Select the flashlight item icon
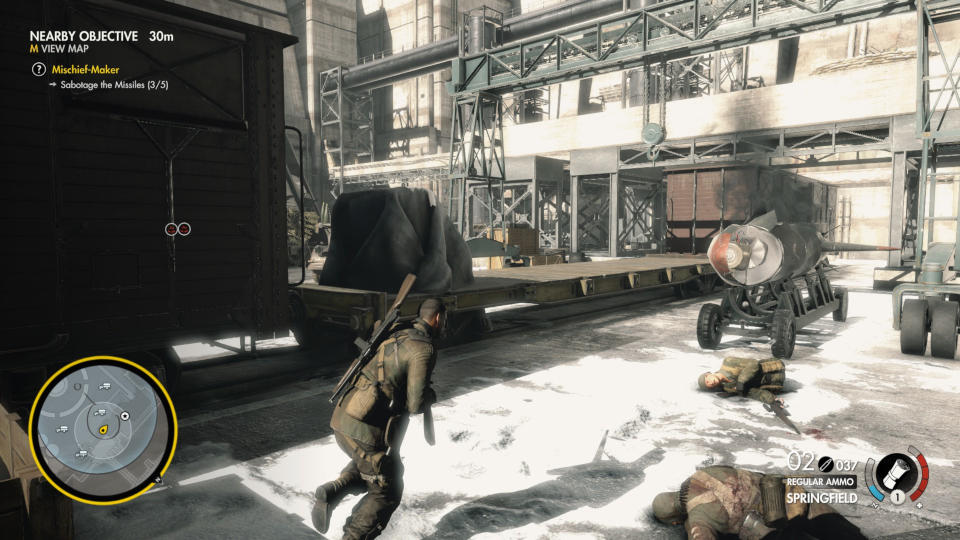The height and width of the screenshot is (540, 960). tap(892, 473)
